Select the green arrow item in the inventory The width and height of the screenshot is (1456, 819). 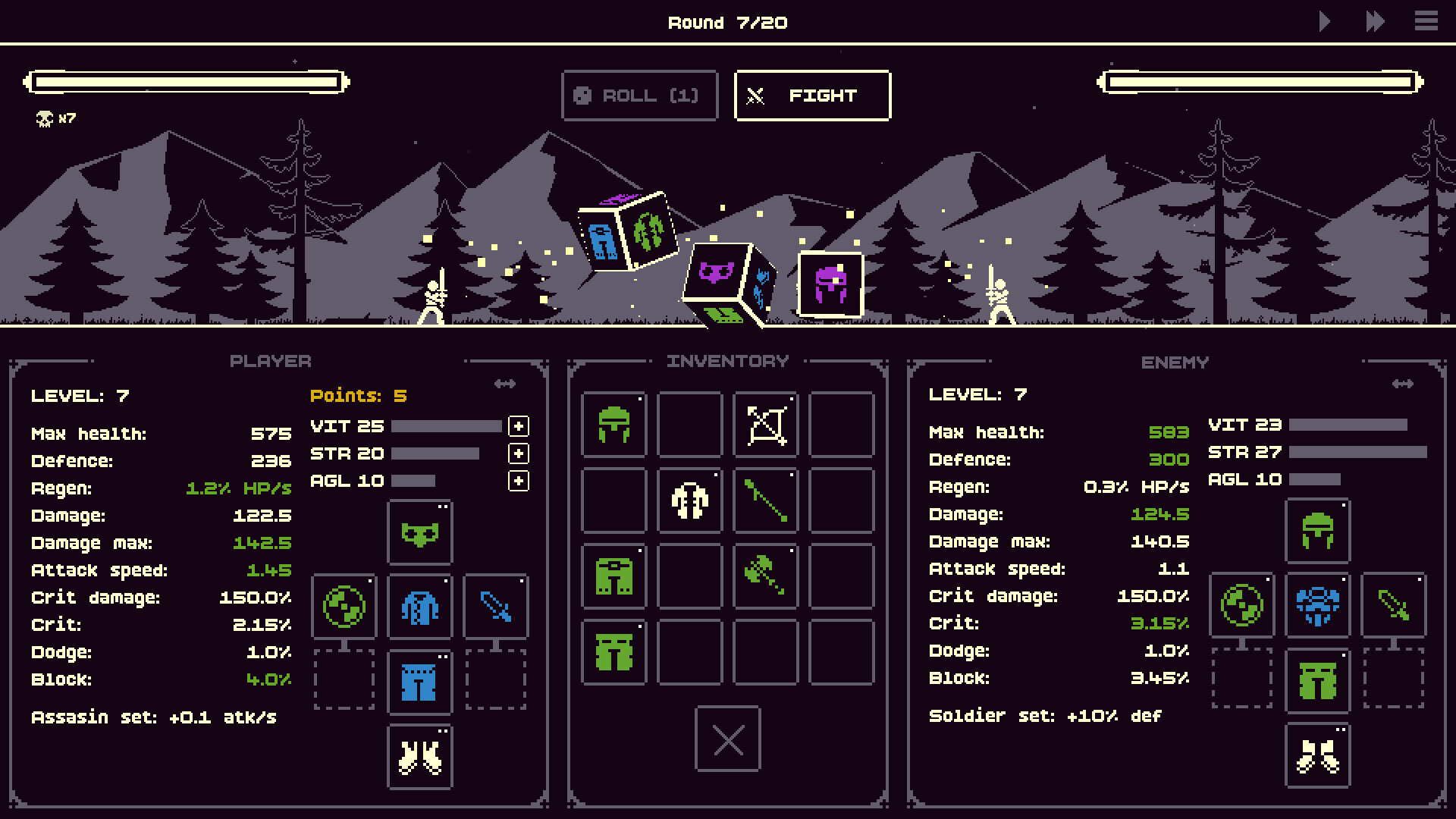click(x=765, y=500)
